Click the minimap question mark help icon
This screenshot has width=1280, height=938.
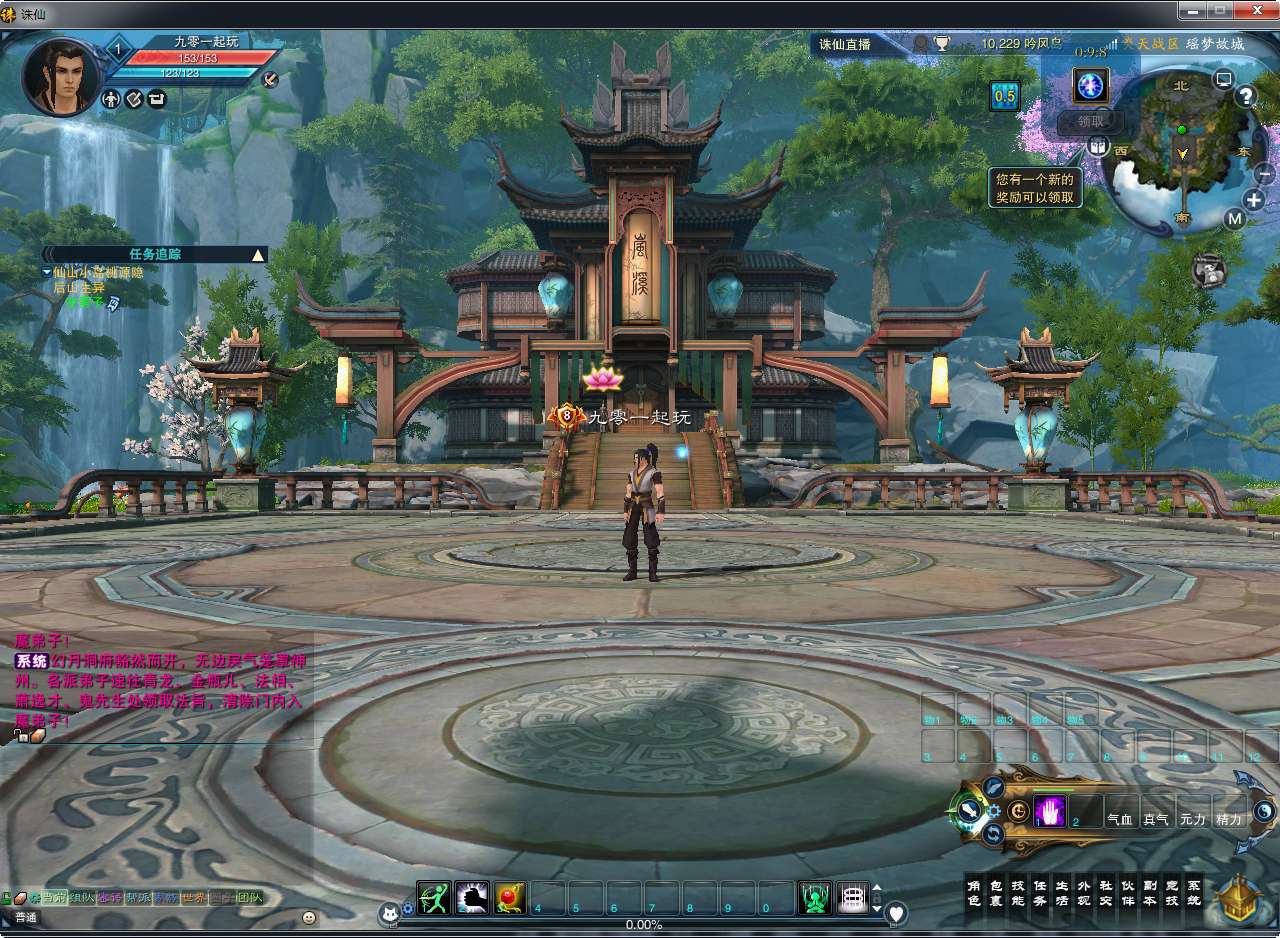tap(1246, 96)
